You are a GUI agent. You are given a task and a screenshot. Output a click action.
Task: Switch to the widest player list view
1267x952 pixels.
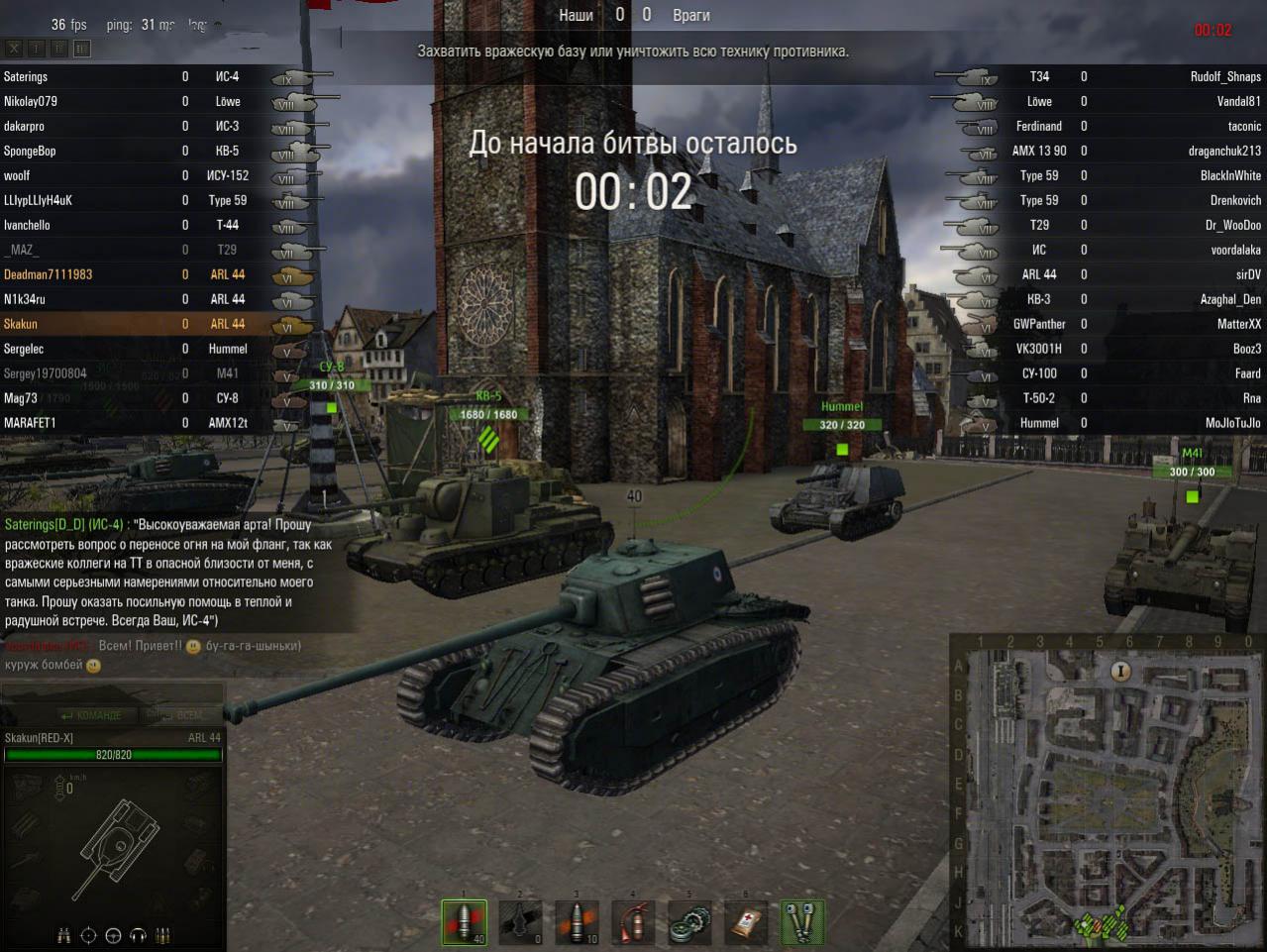click(x=82, y=48)
